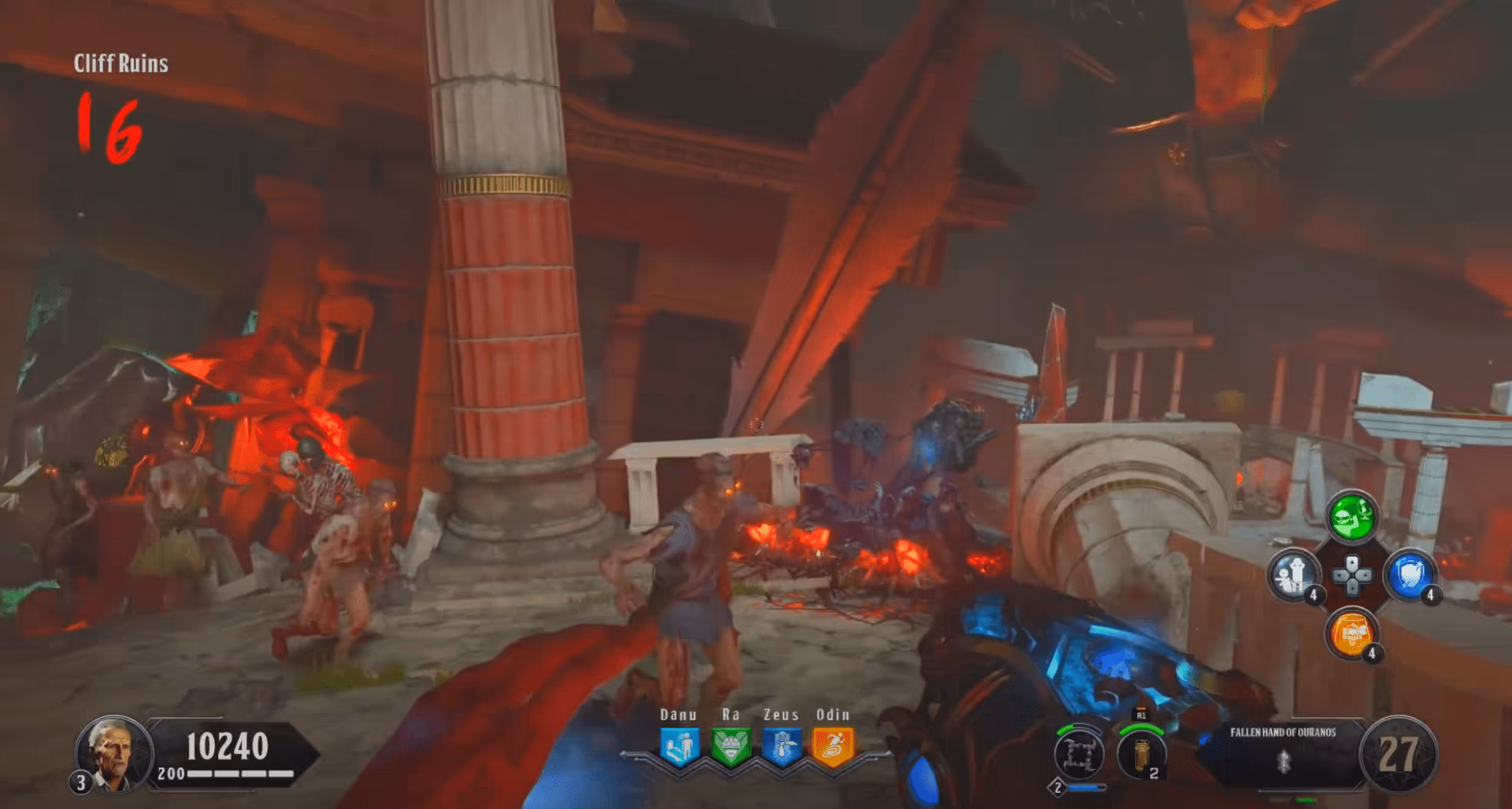This screenshot has width=1512, height=809.
Task: Click the Fallen Hand of Ouranos weapon panel
Action: click(1281, 753)
